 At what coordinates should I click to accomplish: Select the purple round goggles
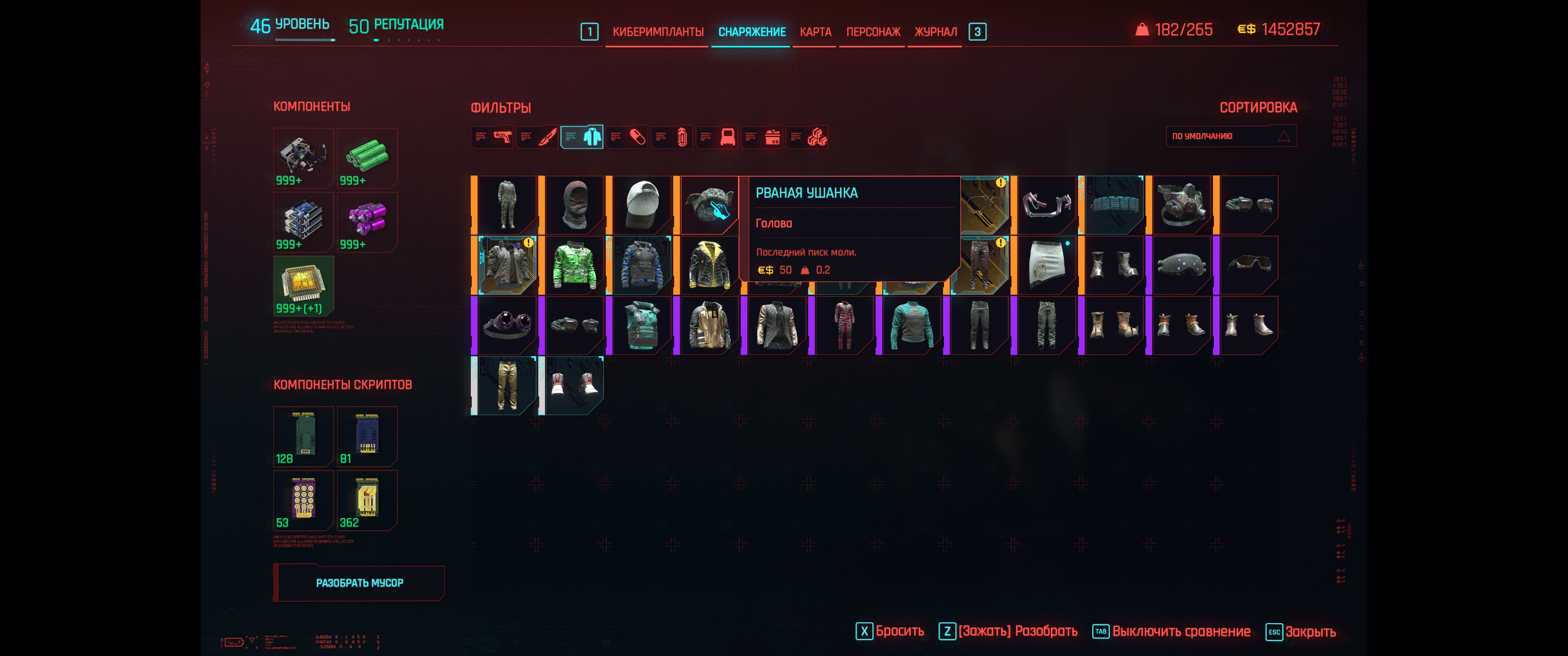click(506, 325)
